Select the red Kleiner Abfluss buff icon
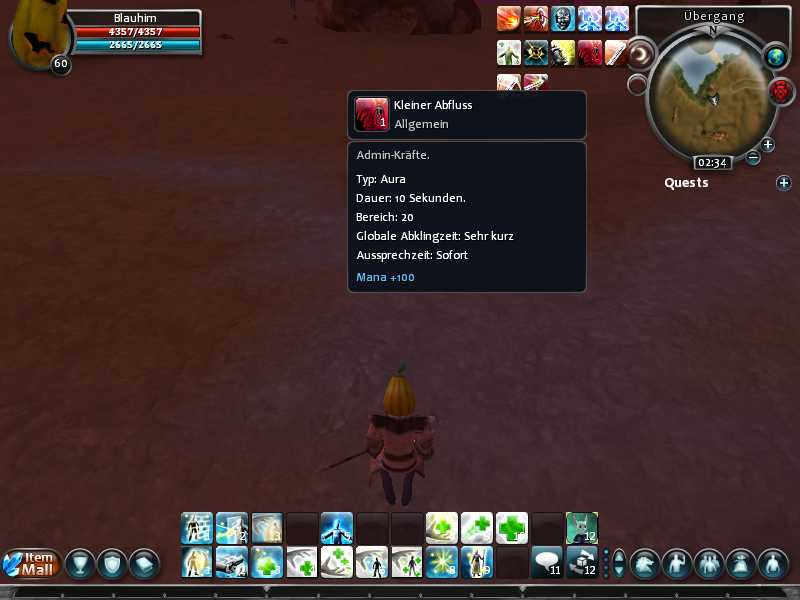This screenshot has height=600, width=800. click(x=590, y=53)
